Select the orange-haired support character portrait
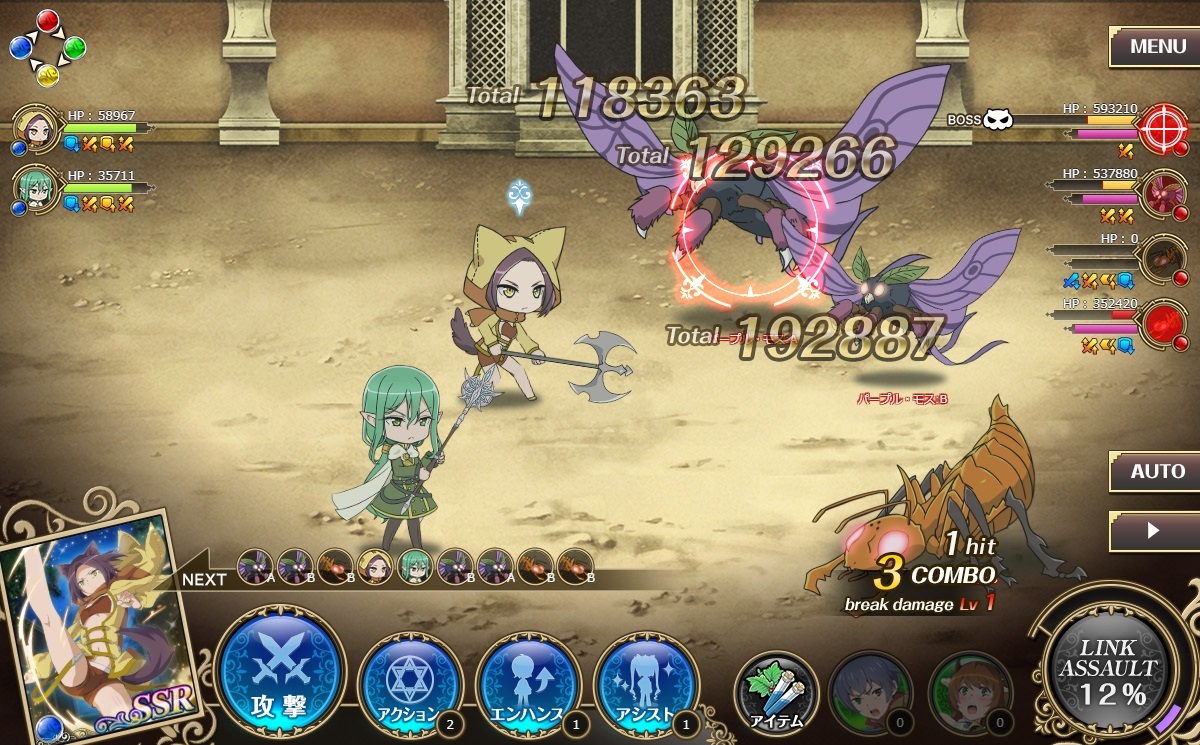 tap(968, 692)
